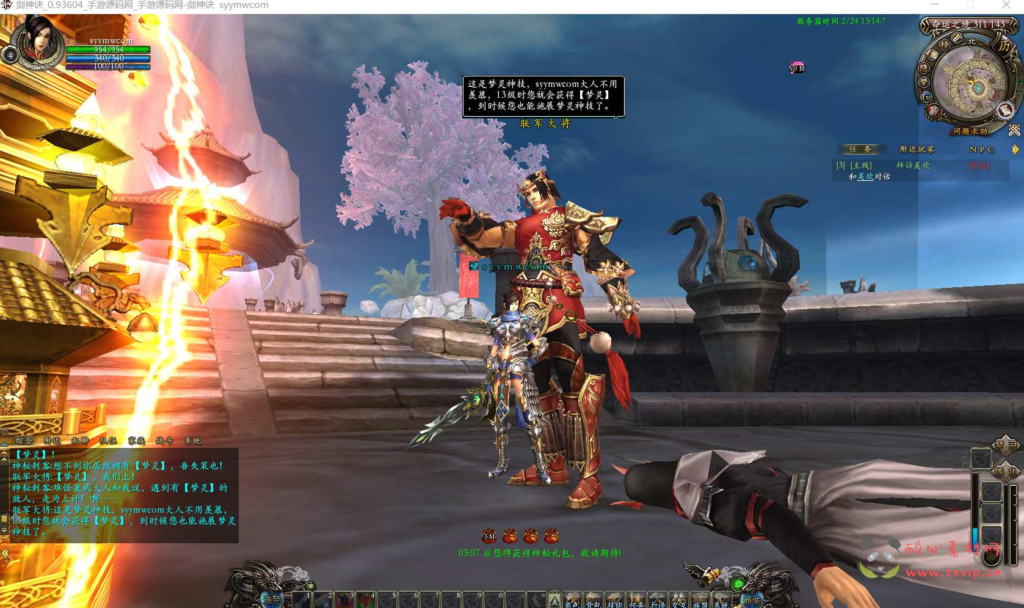Switch to the NPC tab

point(981,149)
